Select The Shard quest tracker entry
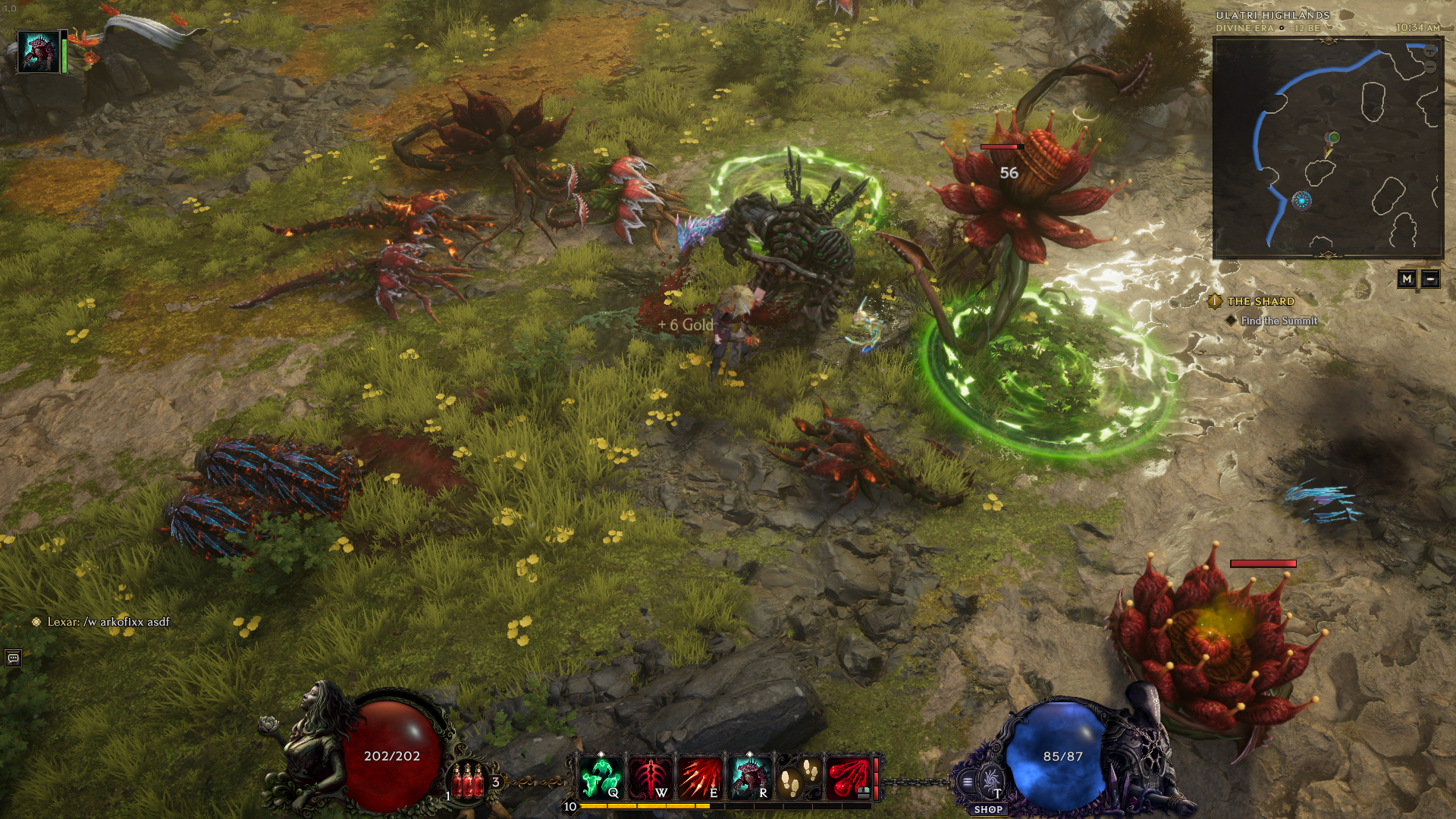Screen dimensions: 1456x819 [x=1260, y=301]
